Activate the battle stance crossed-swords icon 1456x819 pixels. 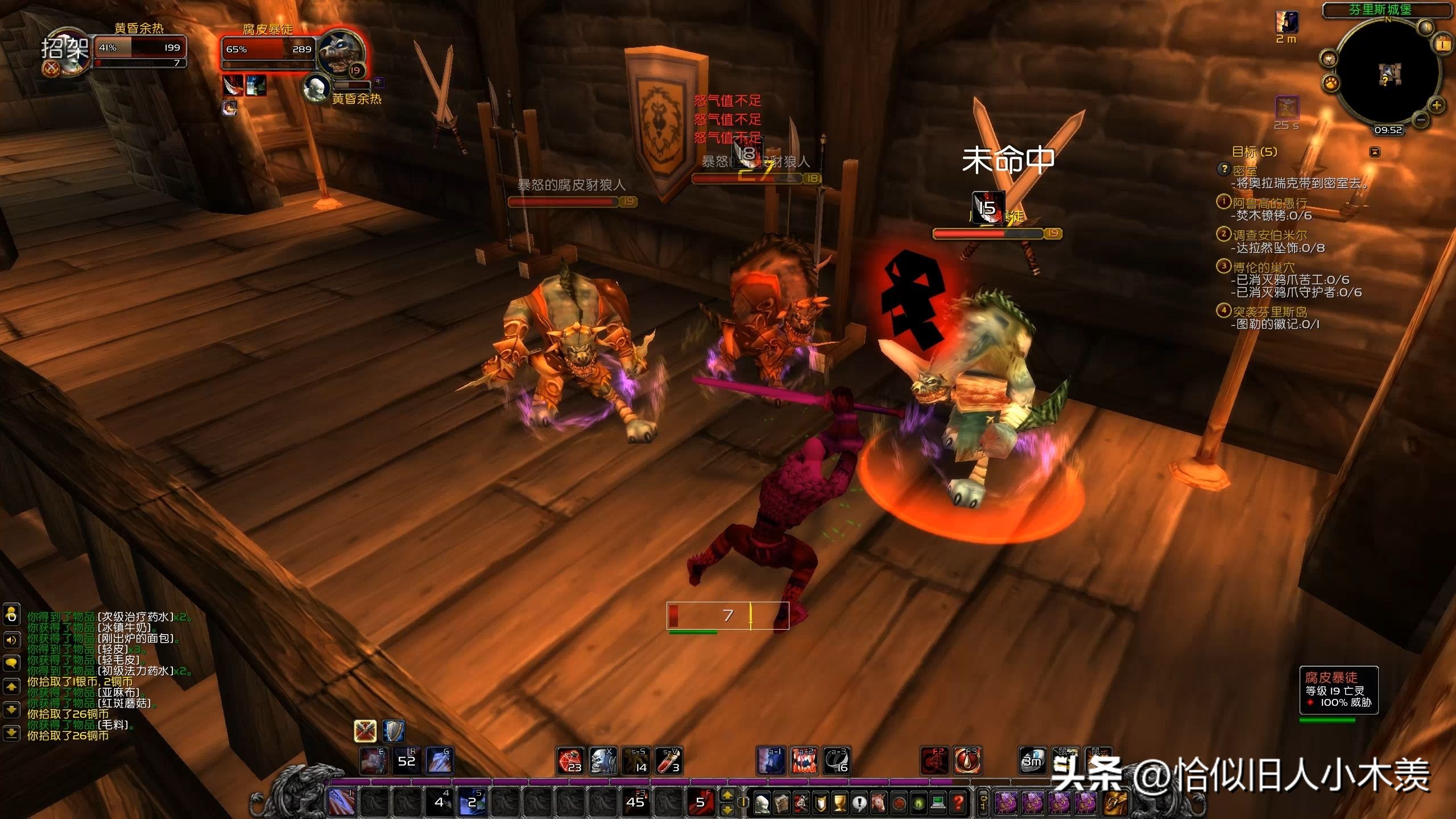point(365,731)
